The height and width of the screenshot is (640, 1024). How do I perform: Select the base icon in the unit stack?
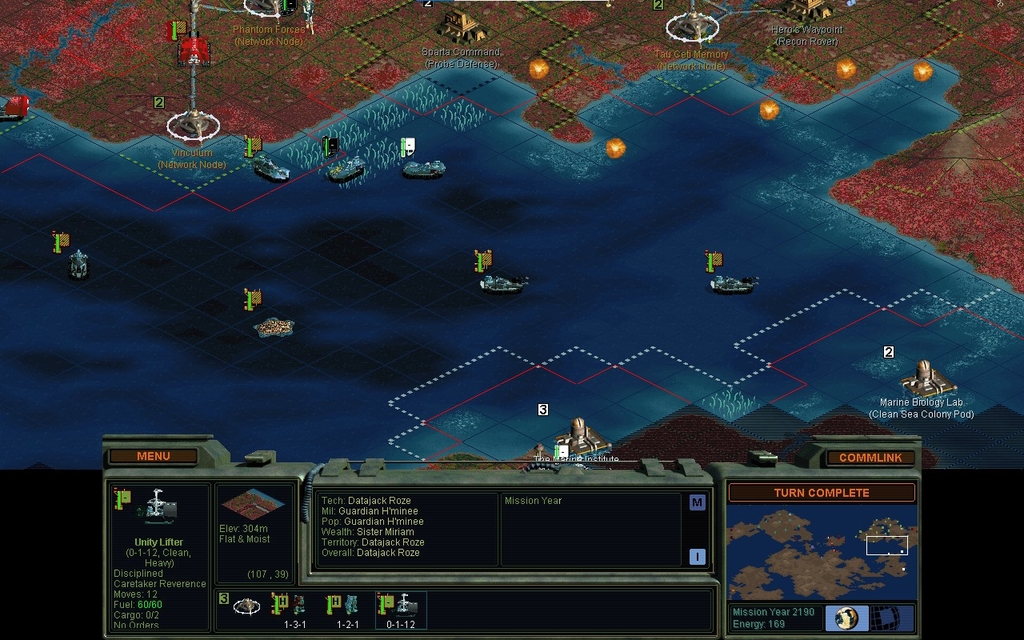pos(246,606)
